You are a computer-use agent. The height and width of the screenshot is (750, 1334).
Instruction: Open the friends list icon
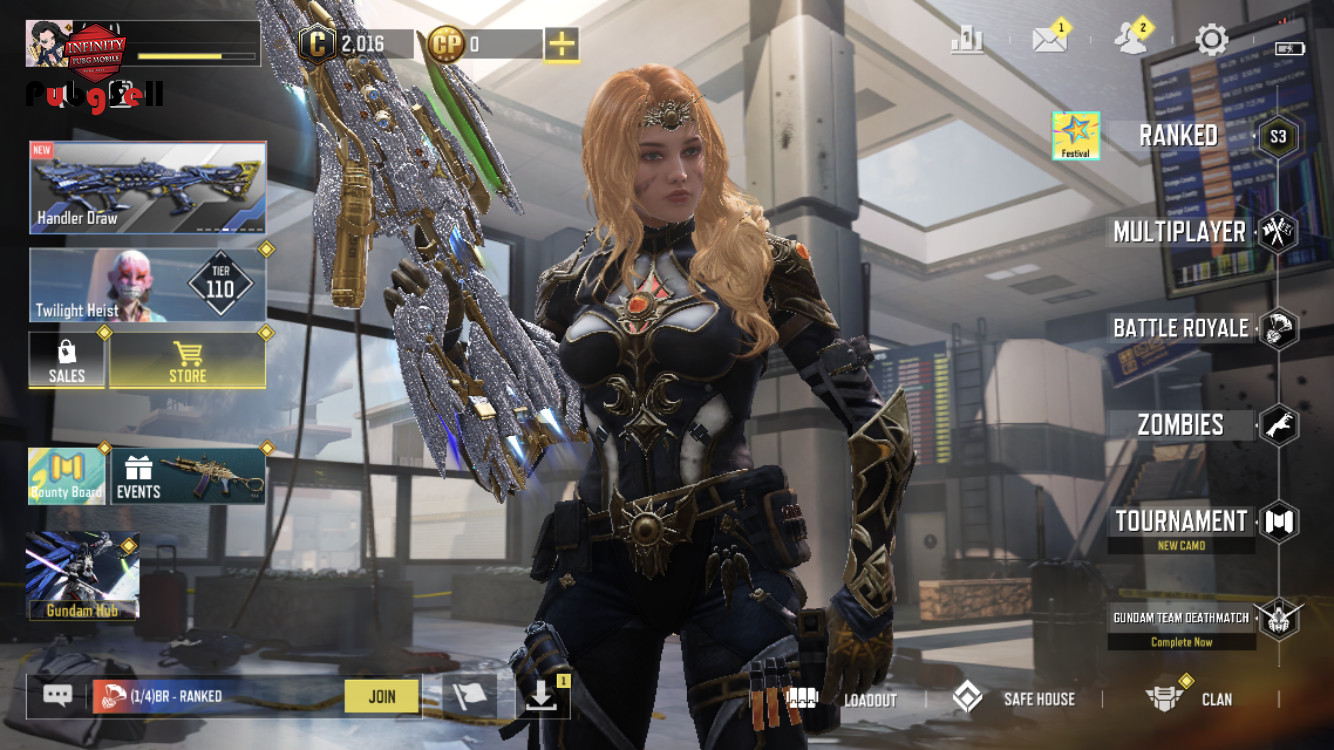pyautogui.click(x=1131, y=40)
